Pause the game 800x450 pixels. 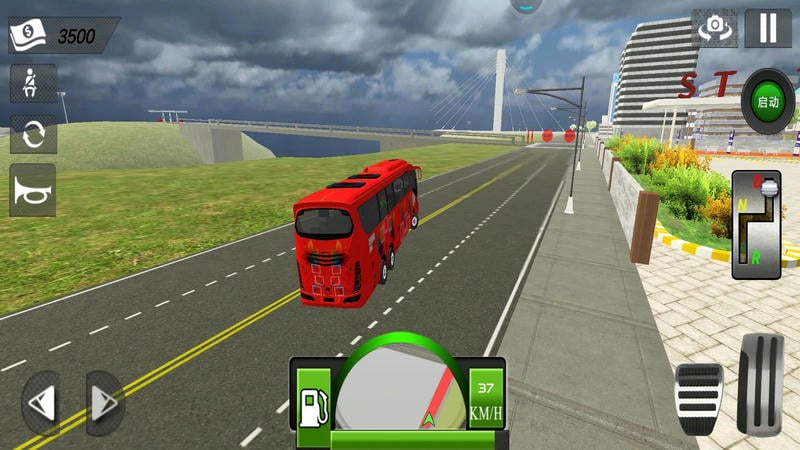point(768,27)
